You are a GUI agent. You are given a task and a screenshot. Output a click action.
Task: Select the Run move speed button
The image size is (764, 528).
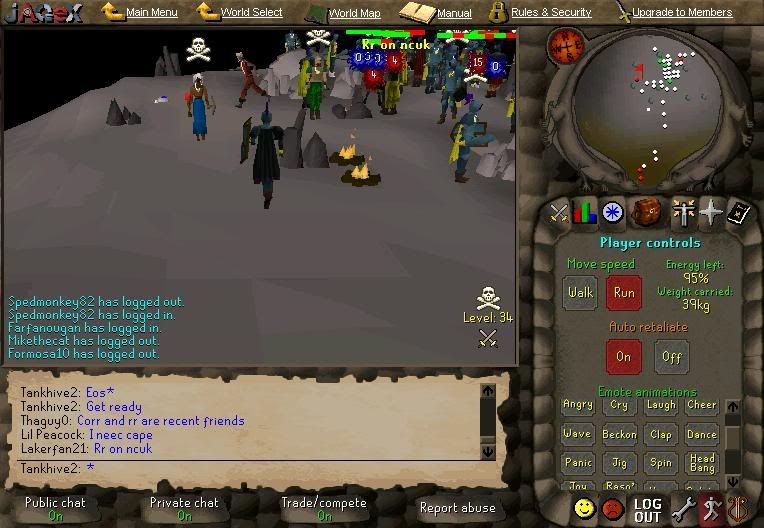click(624, 294)
